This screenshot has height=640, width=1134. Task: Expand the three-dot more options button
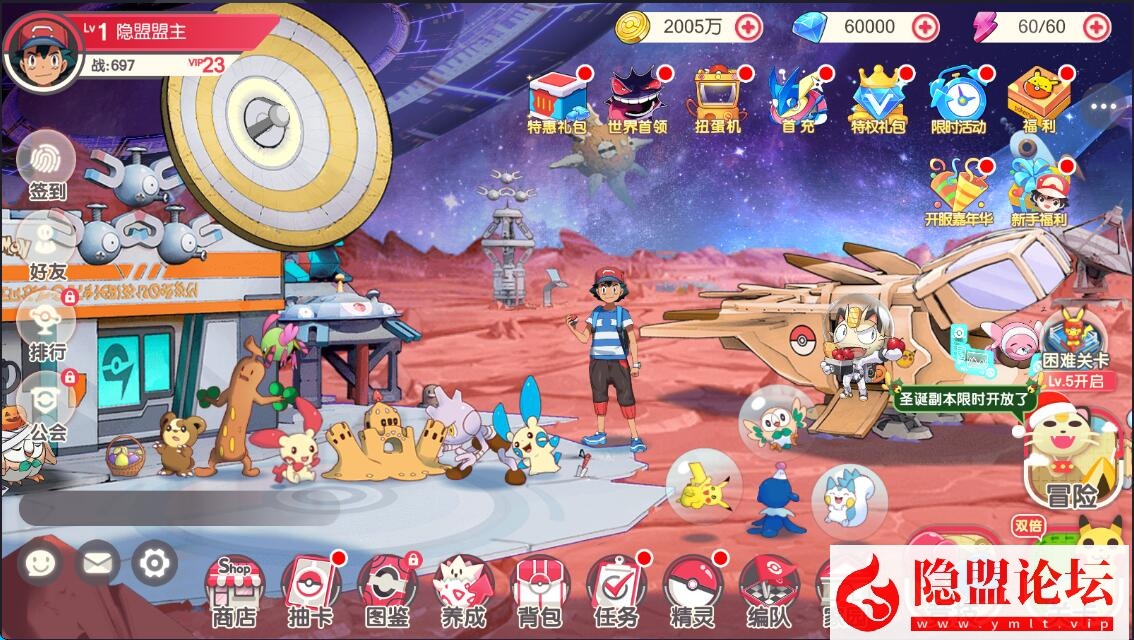point(1103,106)
